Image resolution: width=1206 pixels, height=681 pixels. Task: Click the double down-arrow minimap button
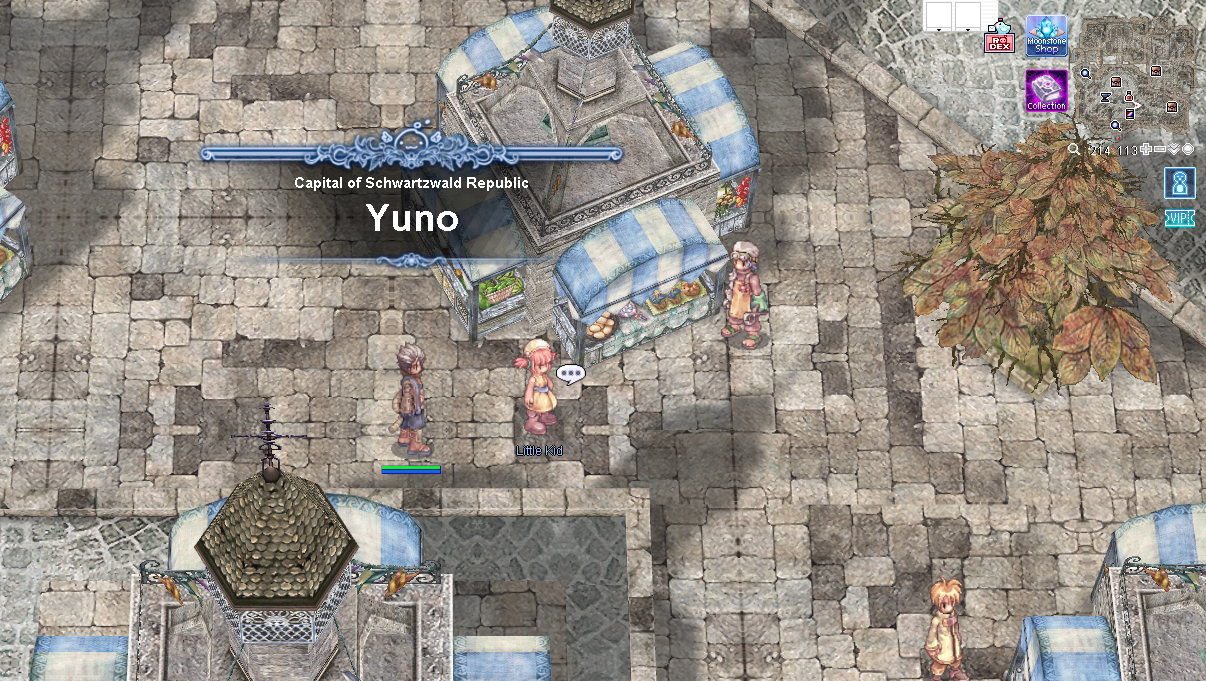(1174, 149)
